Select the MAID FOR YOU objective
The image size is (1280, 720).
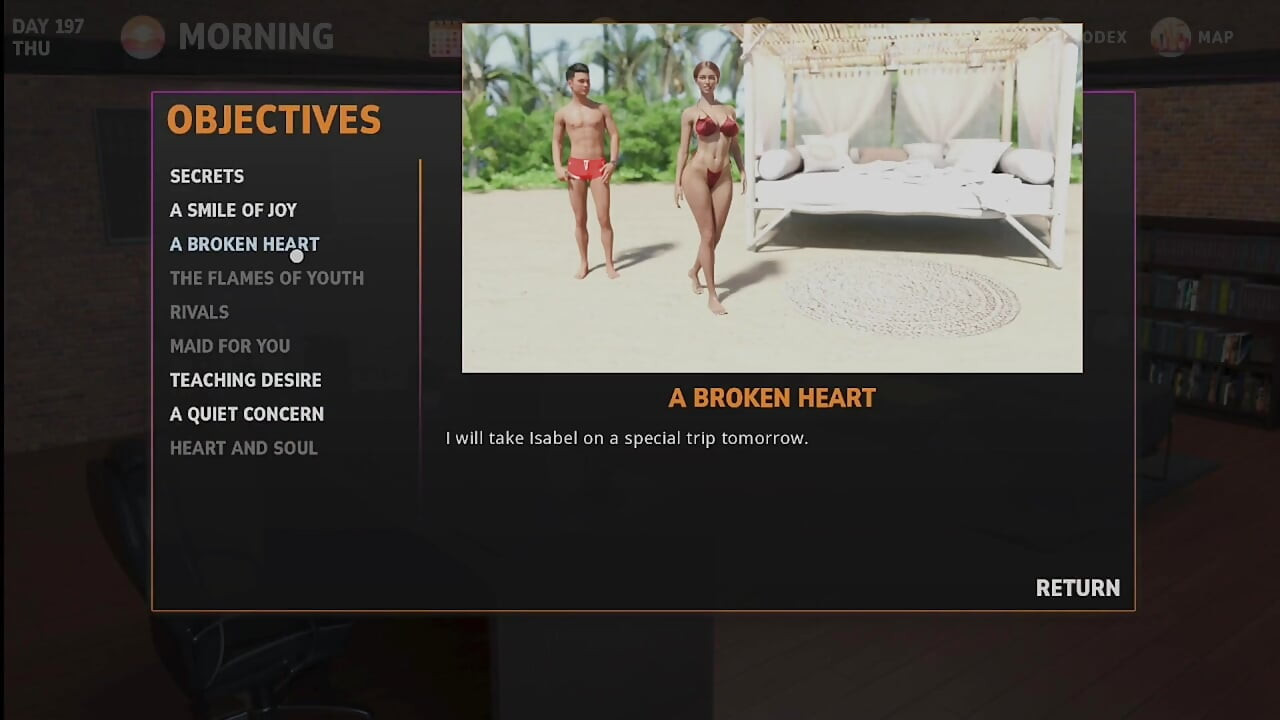(230, 346)
